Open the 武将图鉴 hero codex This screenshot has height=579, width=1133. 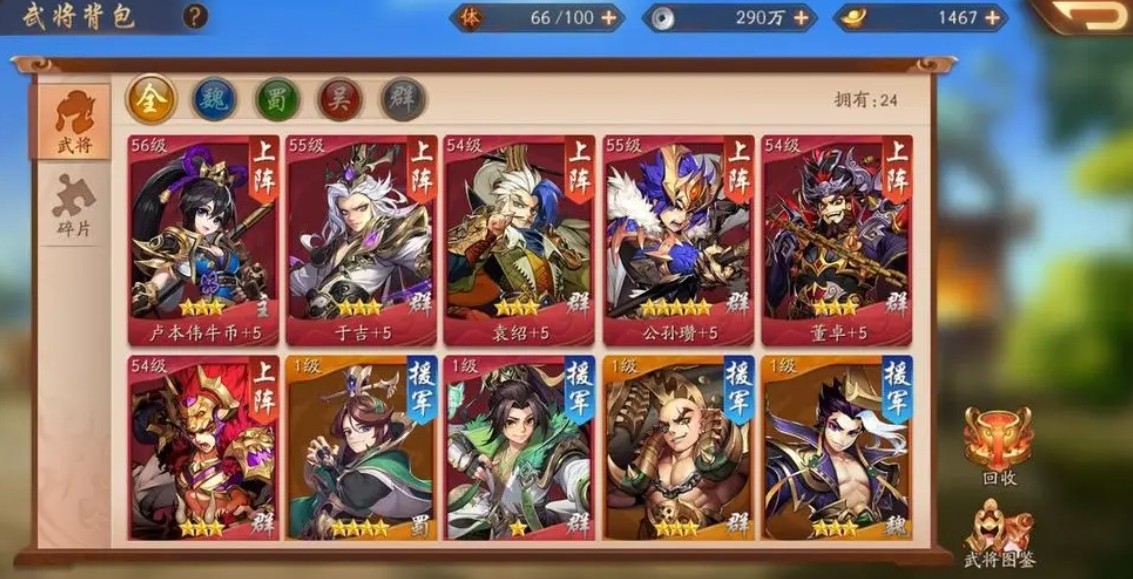coord(997,532)
